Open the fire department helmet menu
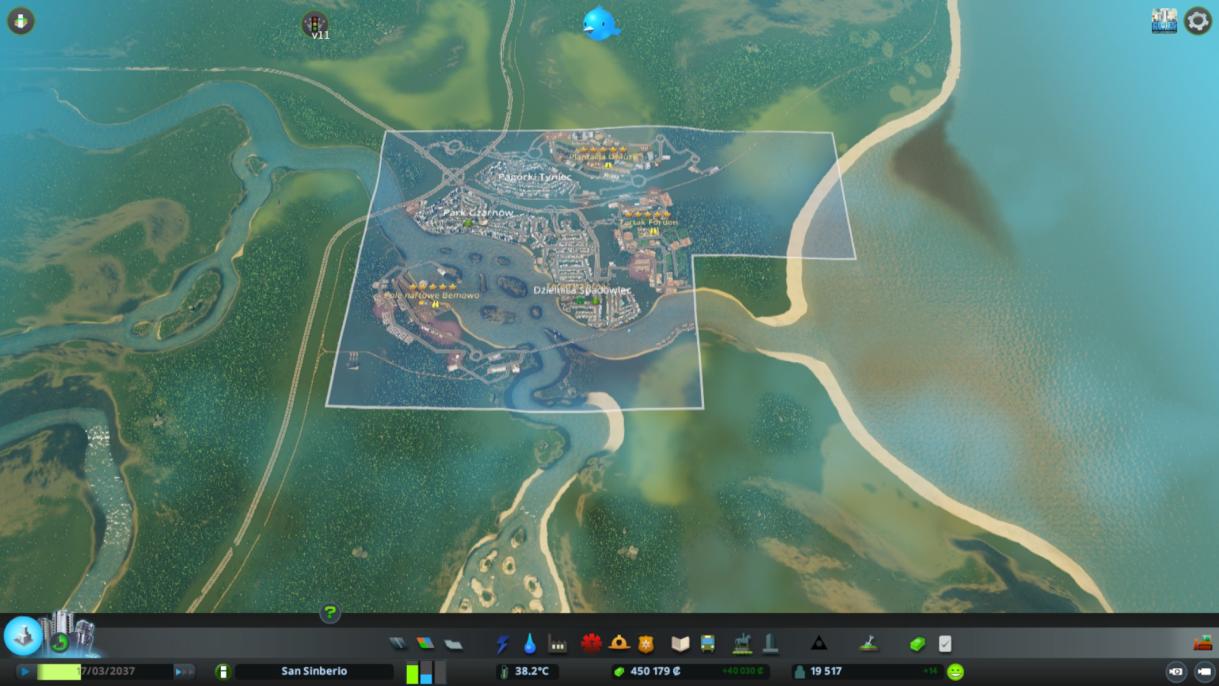Screen dimensions: 1219x686 pyautogui.click(x=619, y=643)
